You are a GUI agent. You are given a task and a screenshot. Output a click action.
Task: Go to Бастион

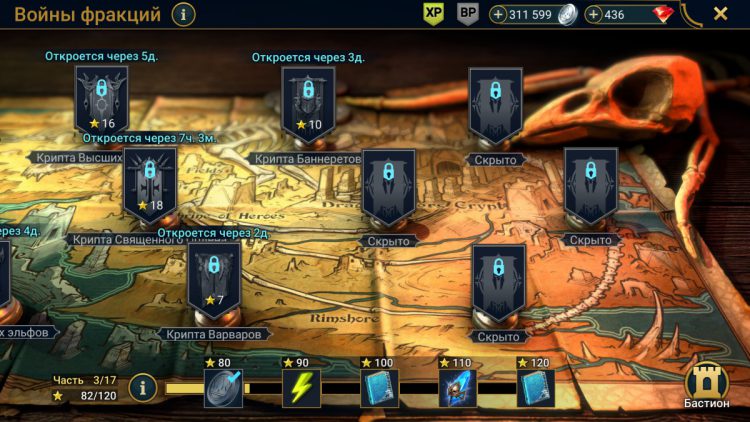707,383
